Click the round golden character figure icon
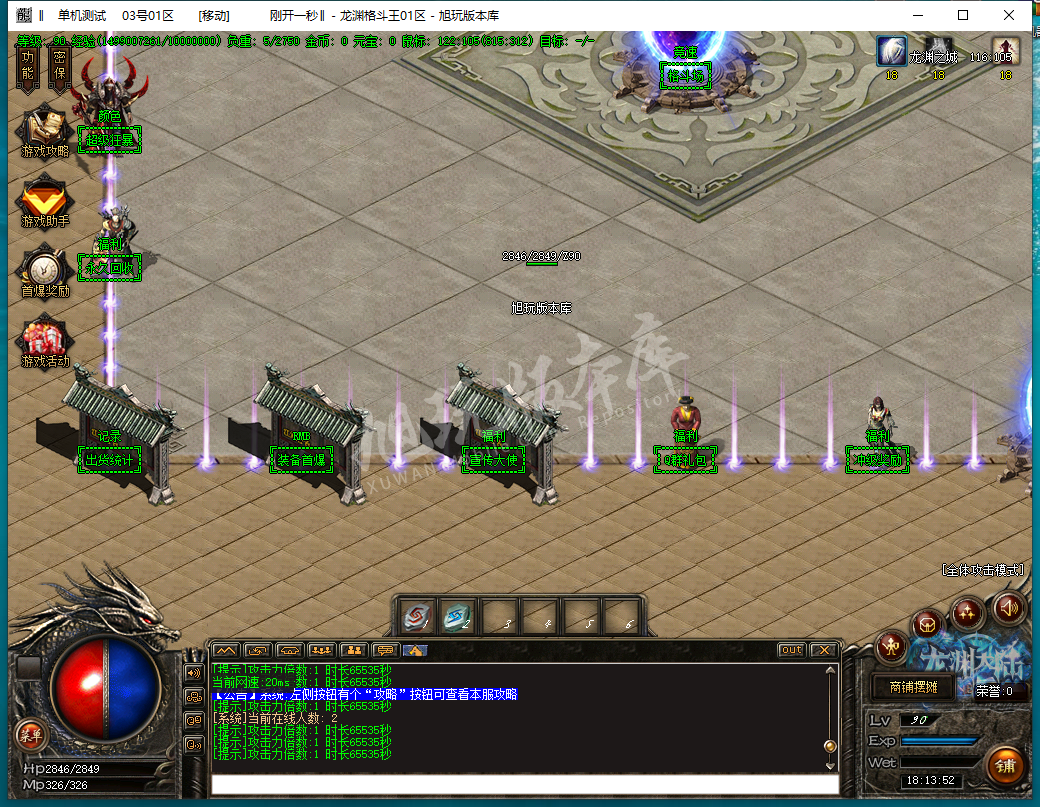This screenshot has width=1040, height=807. tap(891, 647)
